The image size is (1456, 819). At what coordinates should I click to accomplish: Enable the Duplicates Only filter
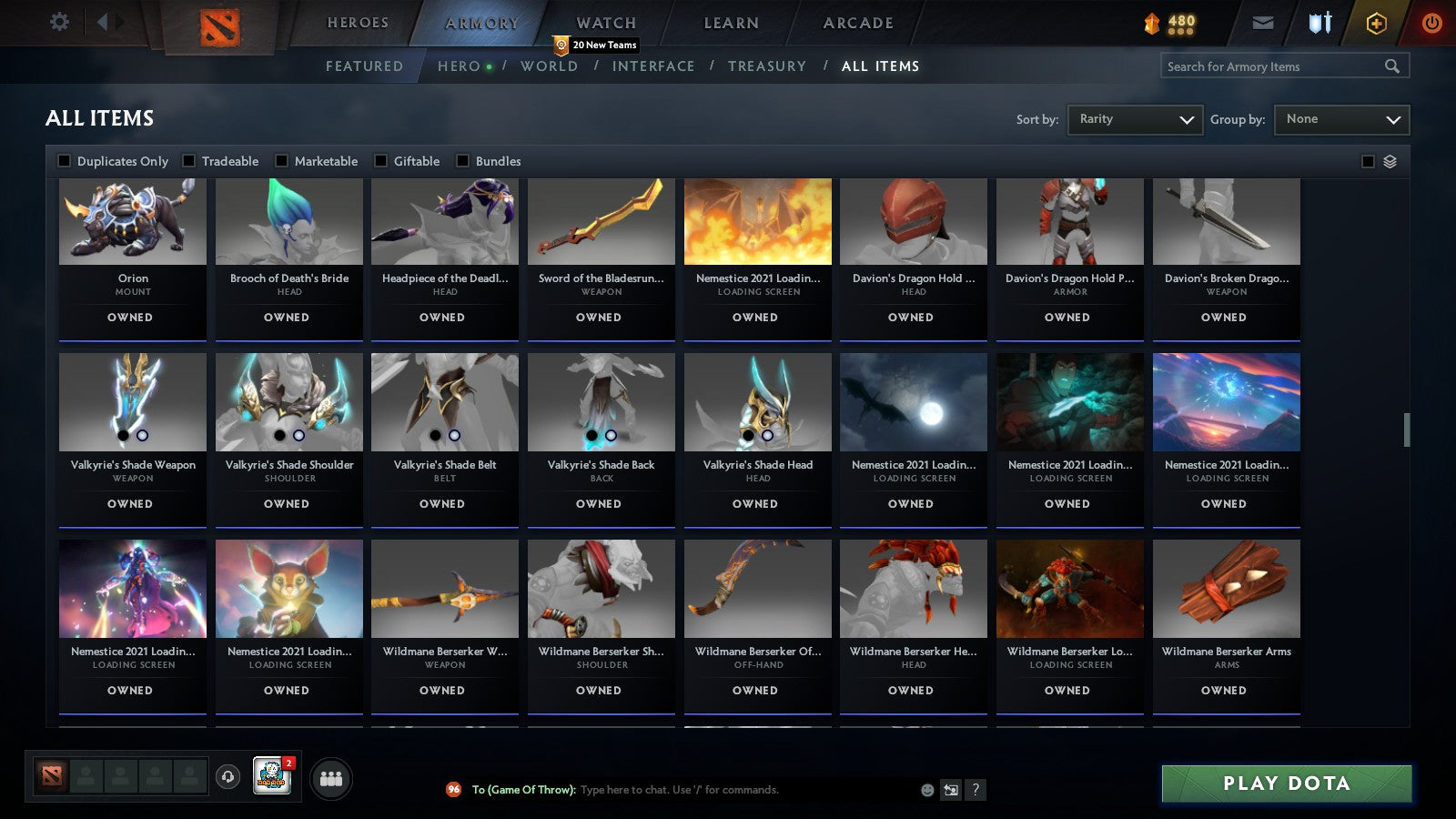point(65,160)
